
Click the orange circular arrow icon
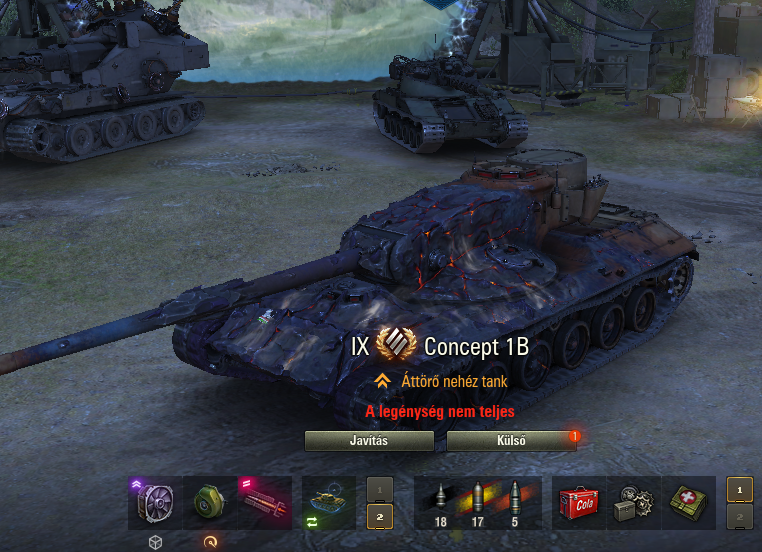tap(210, 542)
